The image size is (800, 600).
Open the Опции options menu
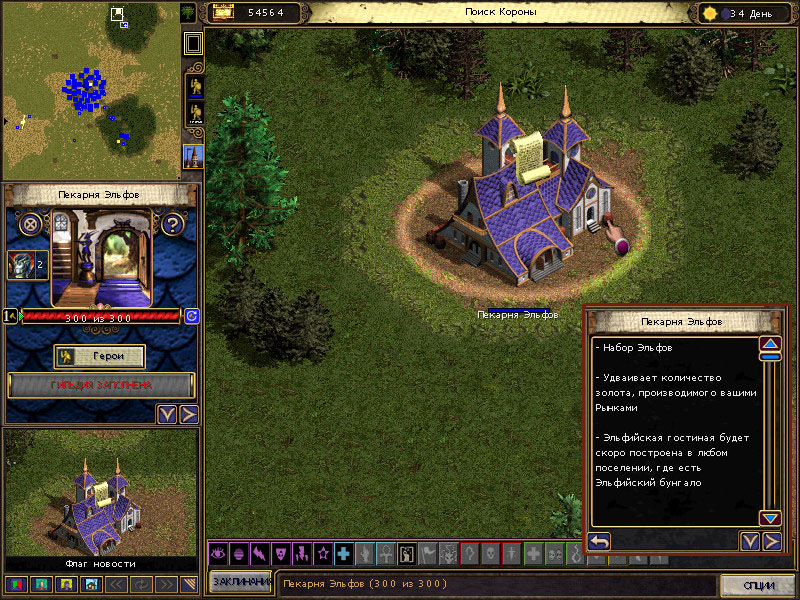coord(757,584)
